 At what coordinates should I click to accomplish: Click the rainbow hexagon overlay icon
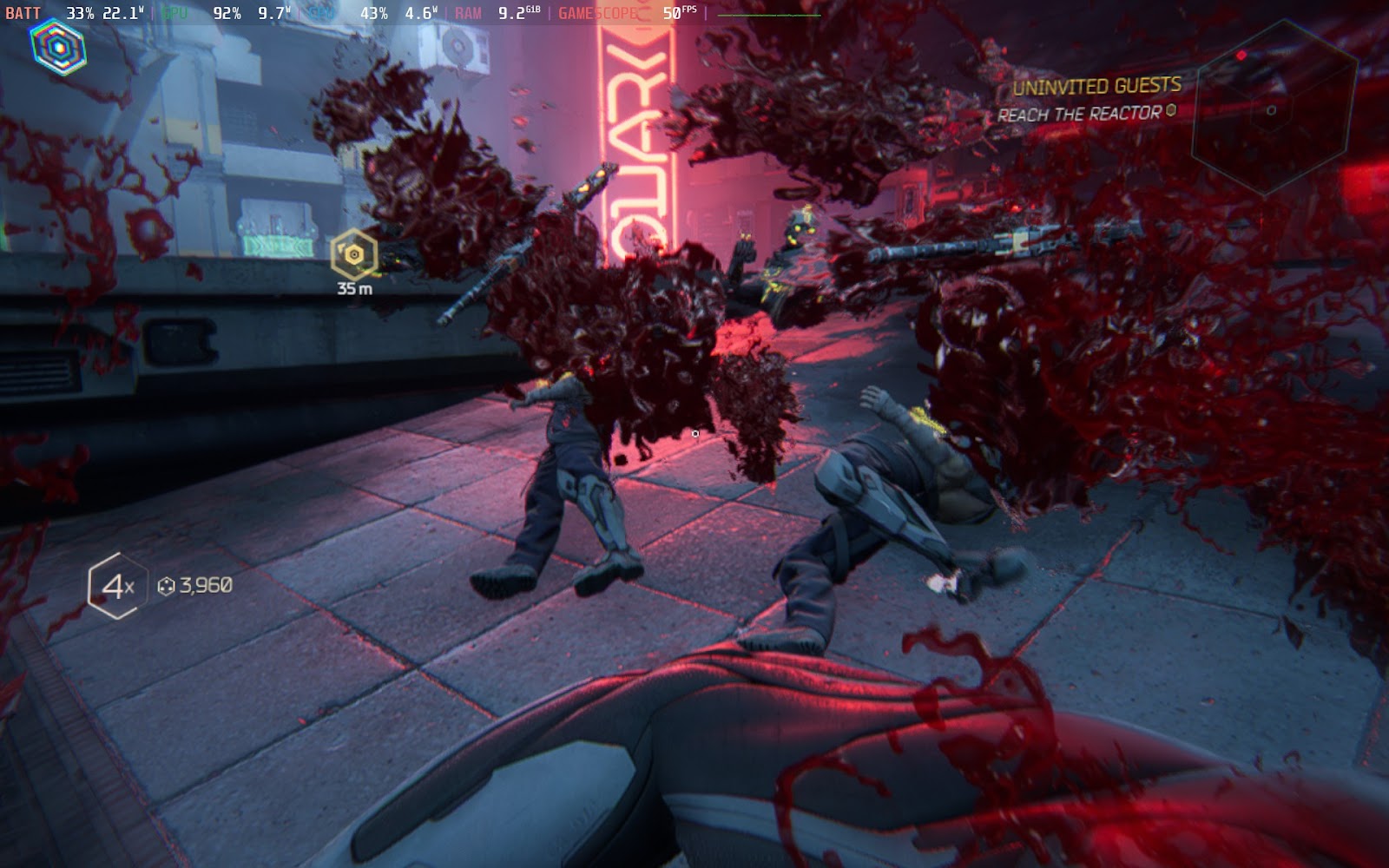click(58, 48)
